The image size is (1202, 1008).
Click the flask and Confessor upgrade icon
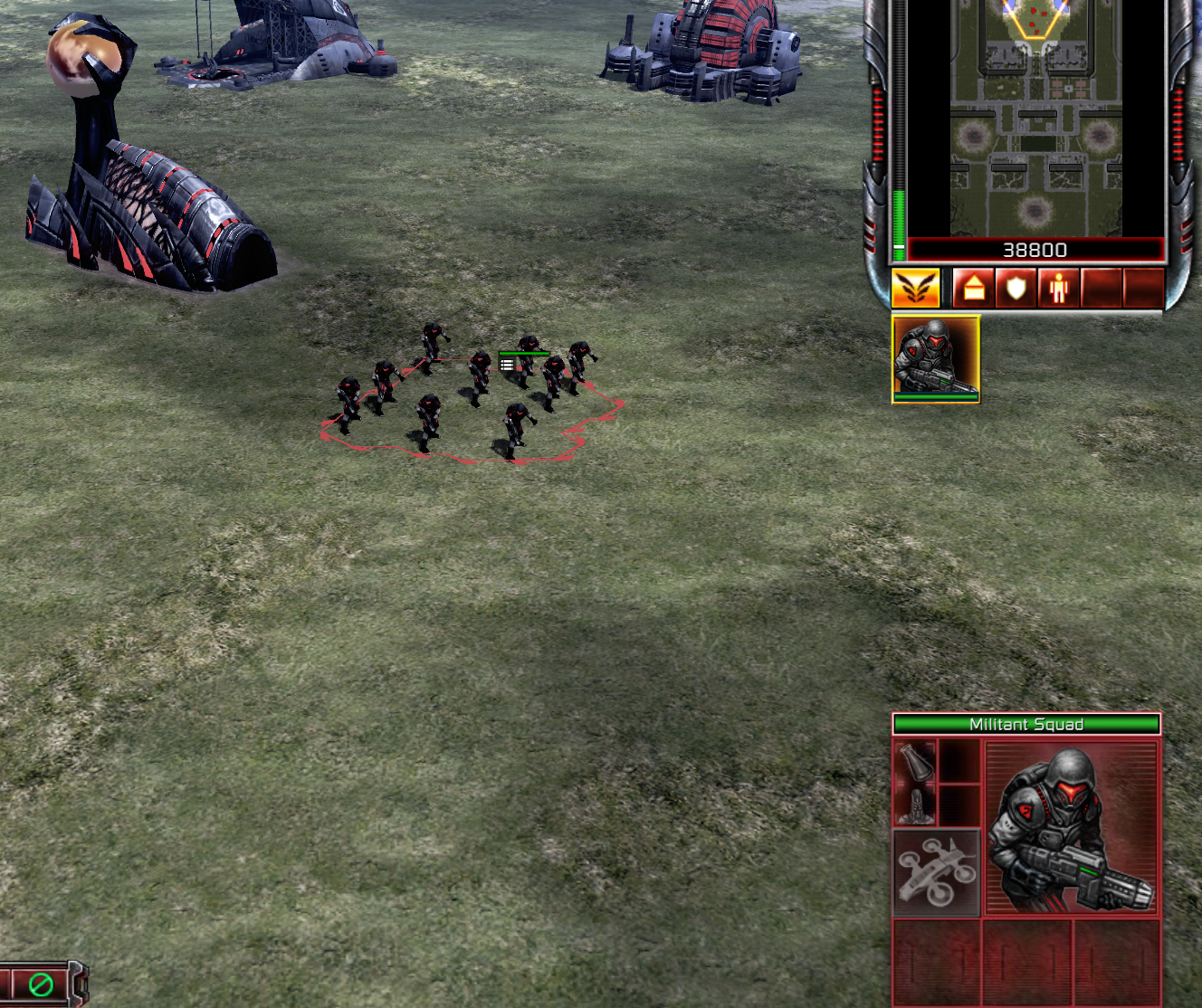click(915, 783)
